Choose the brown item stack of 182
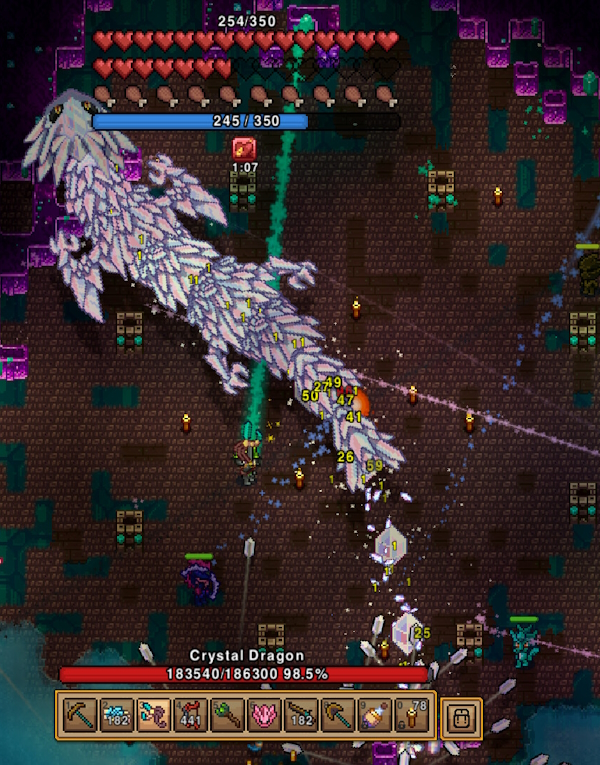The image size is (600, 765). [x=300, y=717]
